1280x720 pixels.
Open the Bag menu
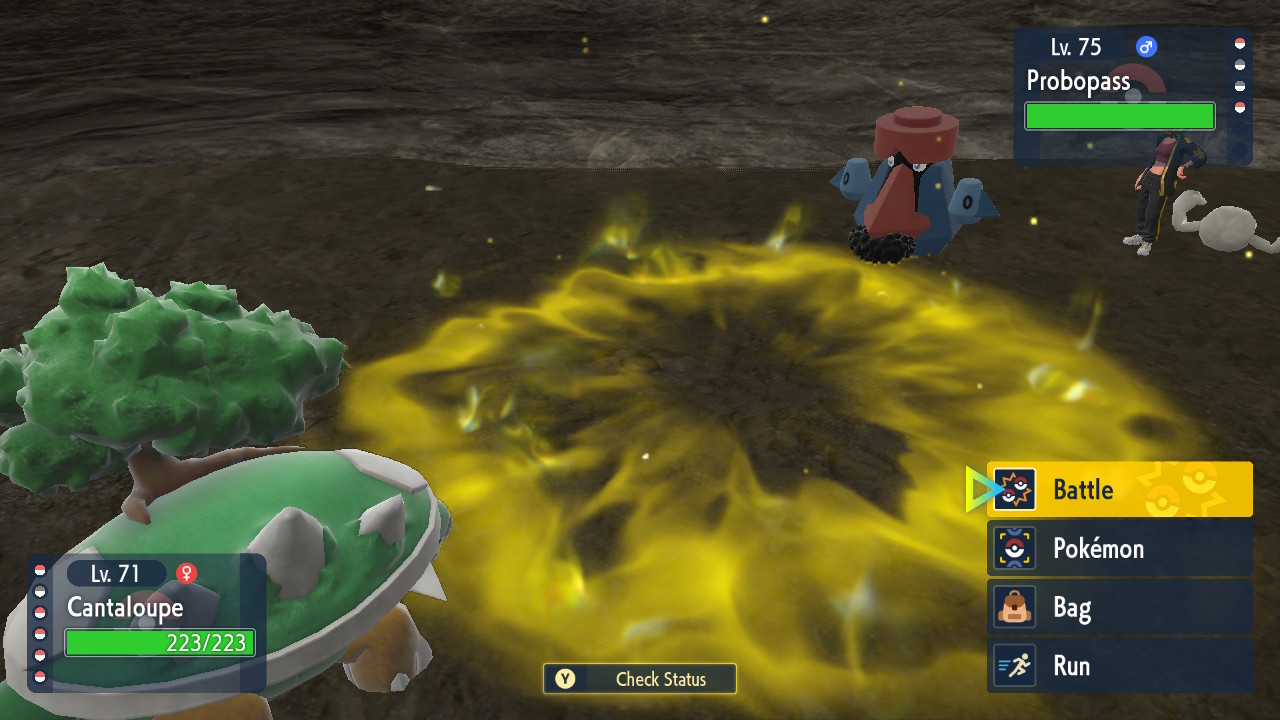[x=1120, y=607]
